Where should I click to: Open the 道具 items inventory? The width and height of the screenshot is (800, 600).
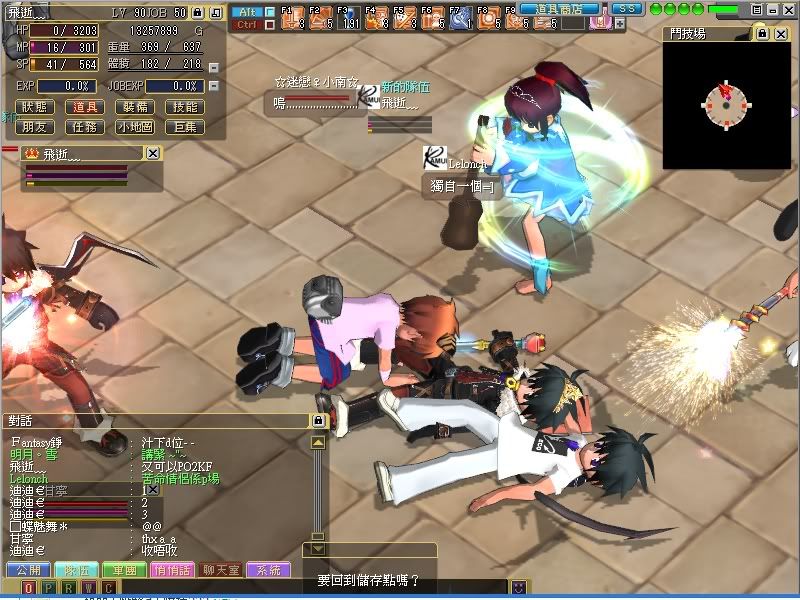[86, 107]
